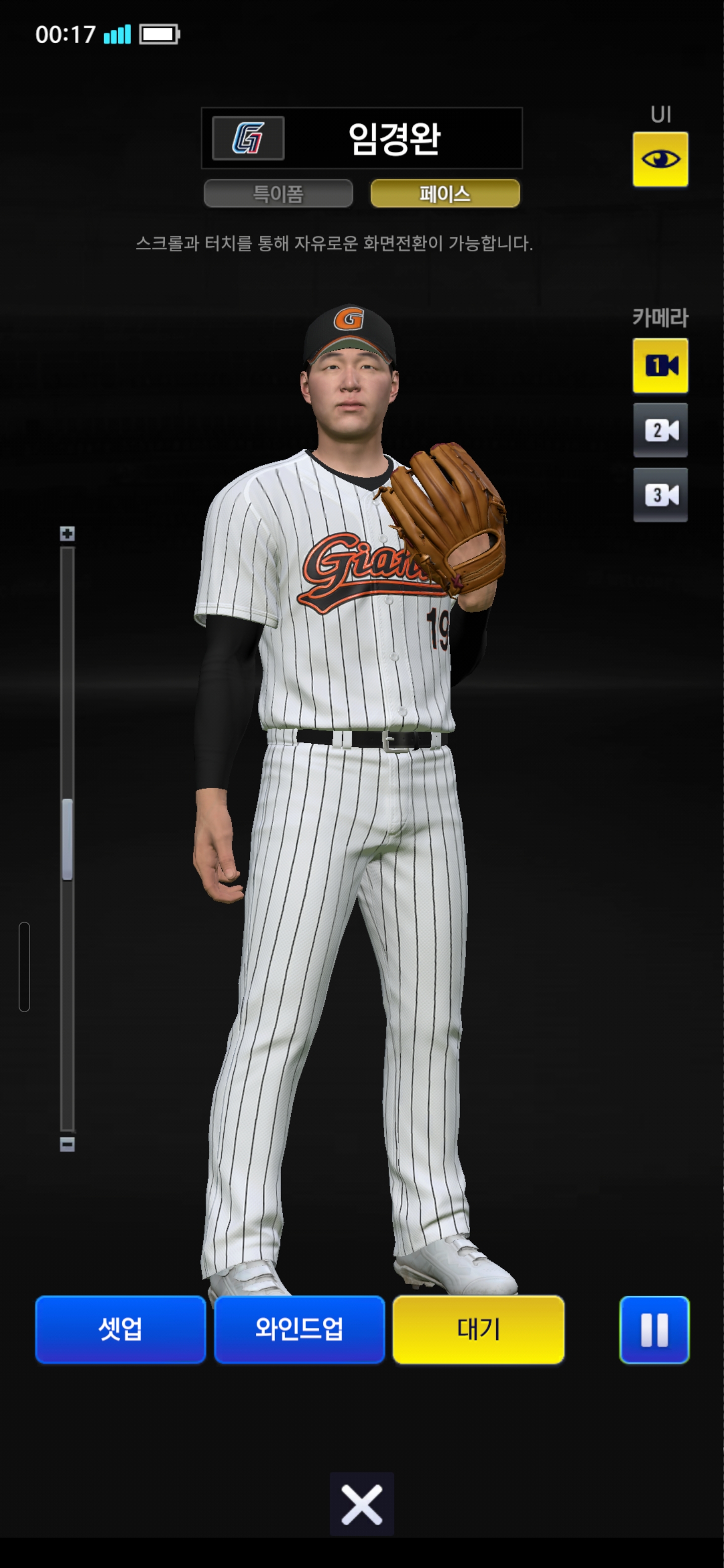Switch to the 페이스 tab
This screenshot has height=1568, width=724.
click(445, 193)
